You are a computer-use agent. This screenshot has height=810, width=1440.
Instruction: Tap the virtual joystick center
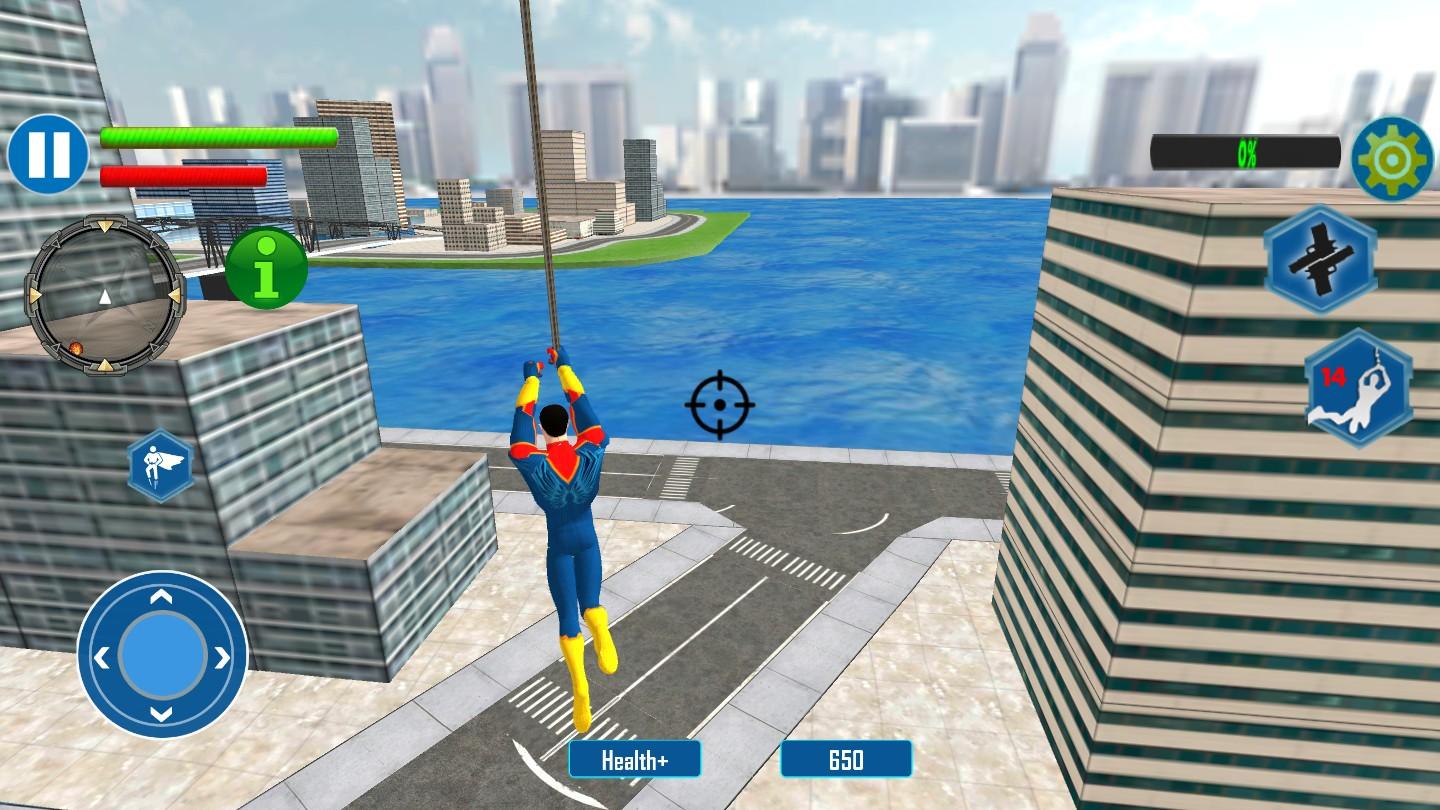pos(162,656)
